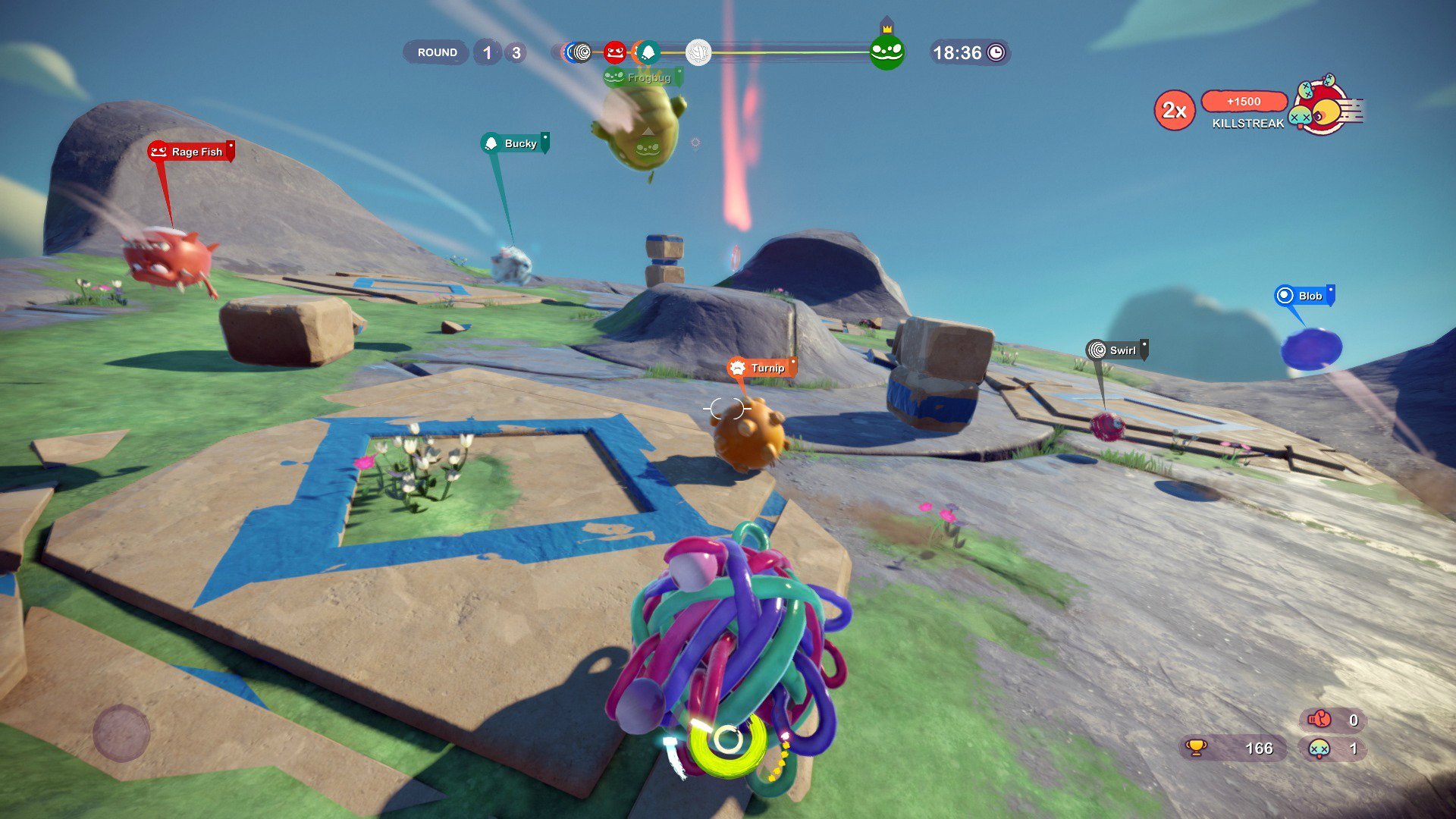Select the Turnip name tag above the orange blob
This screenshot has width=1456, height=819.
762,367
